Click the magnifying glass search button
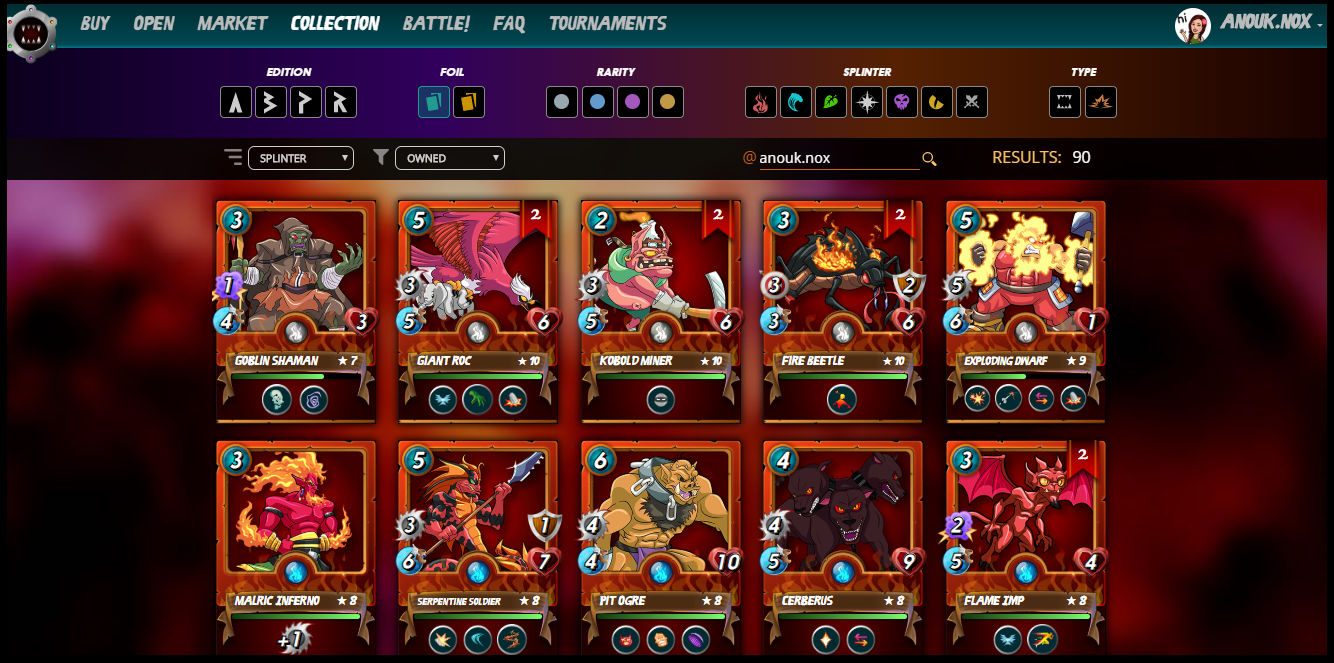This screenshot has height=663, width=1334. [929, 159]
